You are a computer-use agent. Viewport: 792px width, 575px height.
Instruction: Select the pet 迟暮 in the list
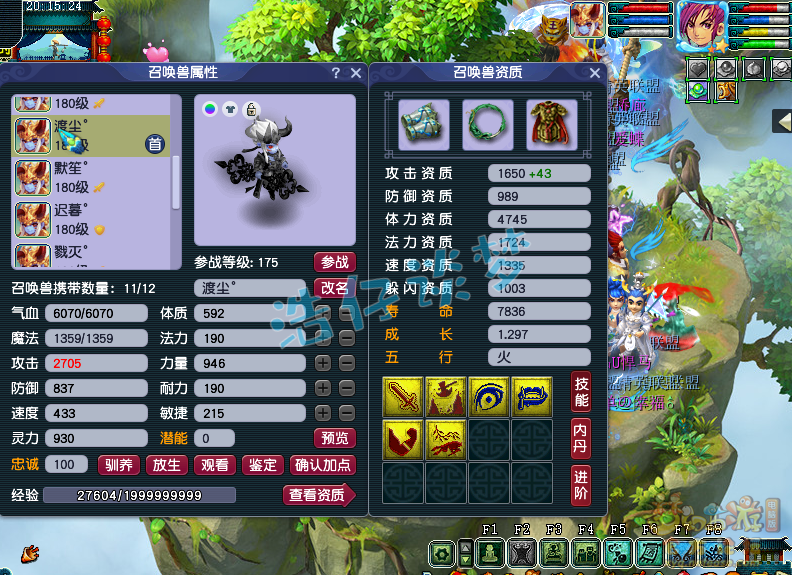click(x=90, y=219)
